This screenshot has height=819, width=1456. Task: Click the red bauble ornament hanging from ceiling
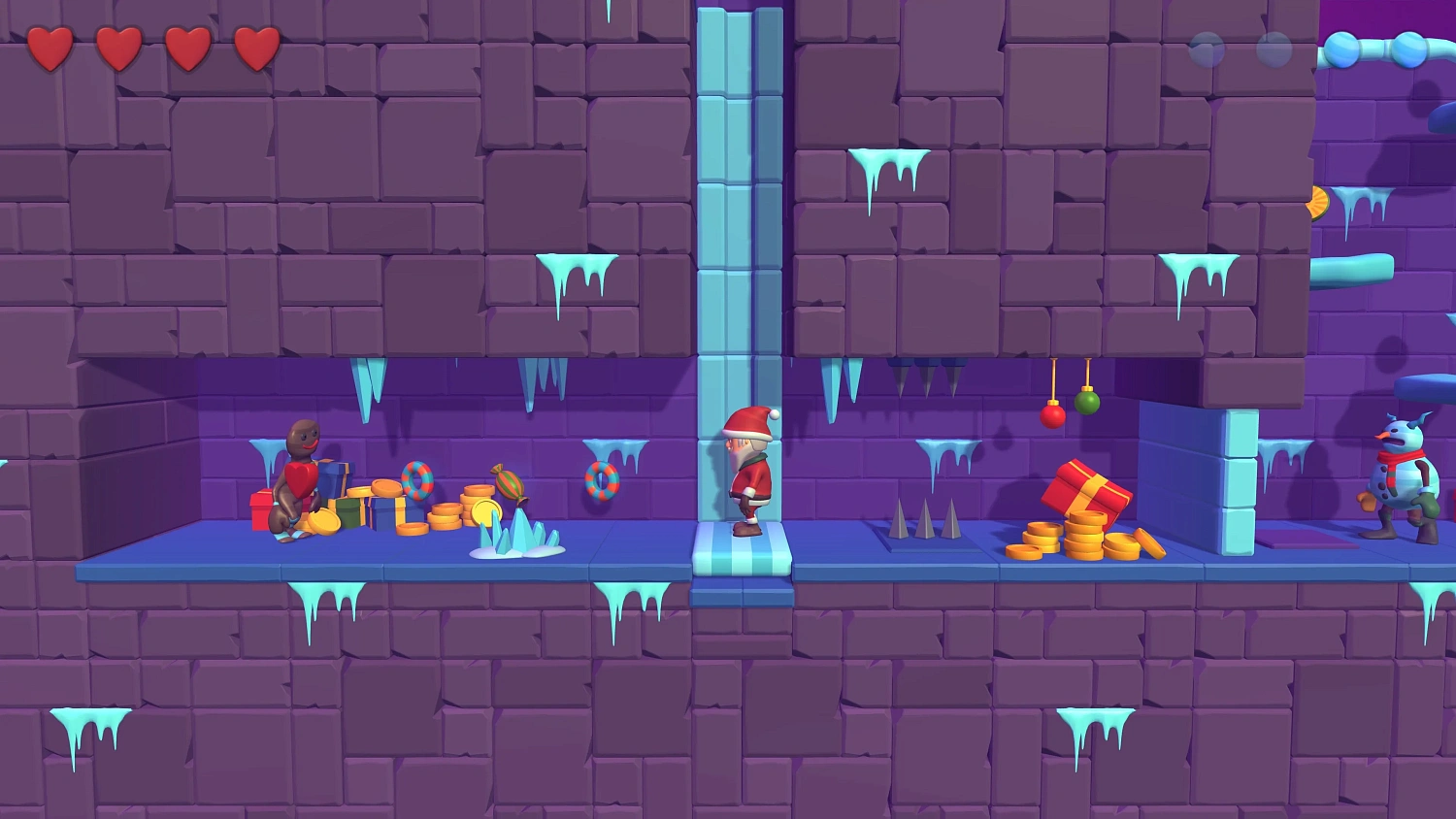tap(1052, 417)
